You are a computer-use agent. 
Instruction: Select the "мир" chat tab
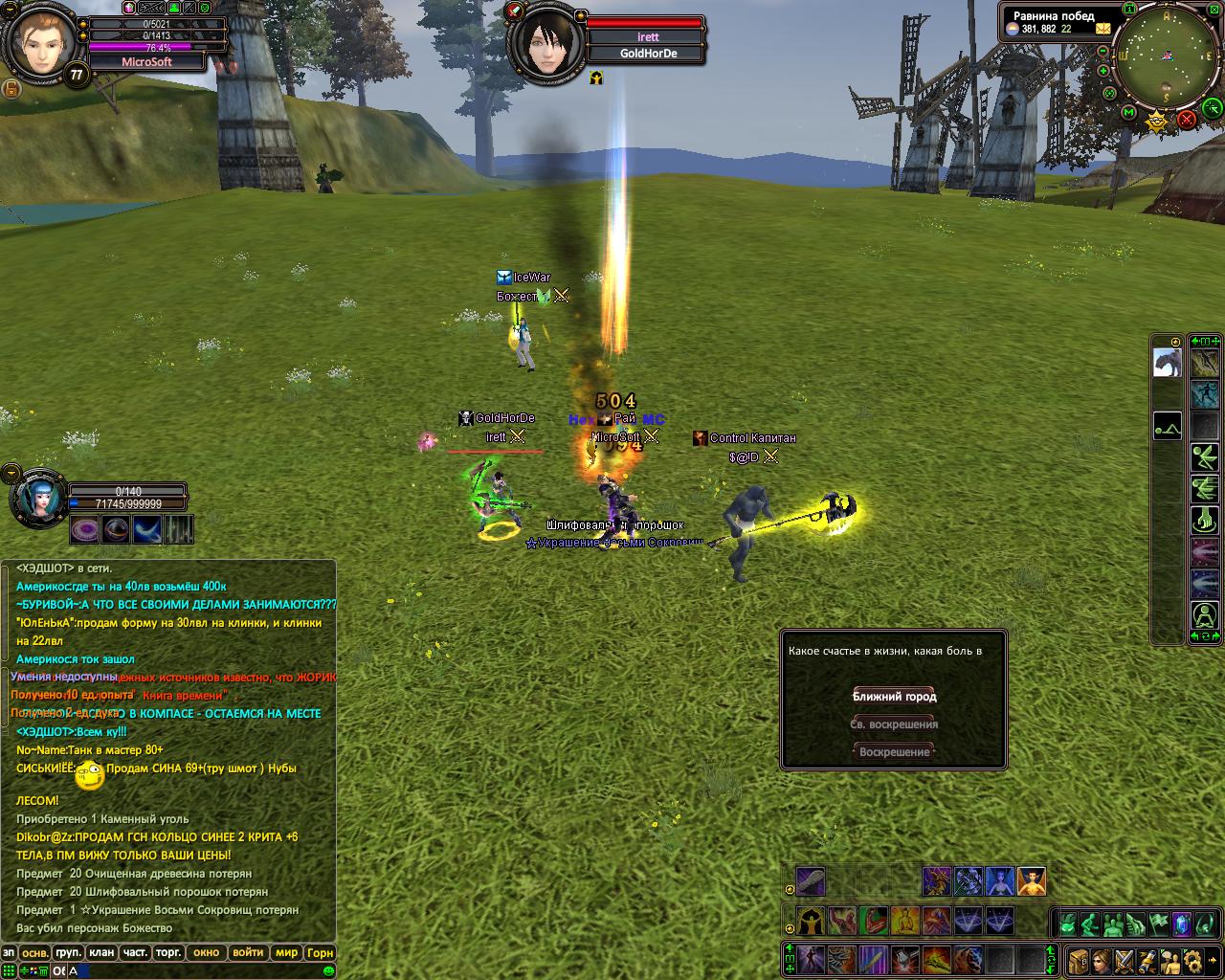(x=286, y=952)
